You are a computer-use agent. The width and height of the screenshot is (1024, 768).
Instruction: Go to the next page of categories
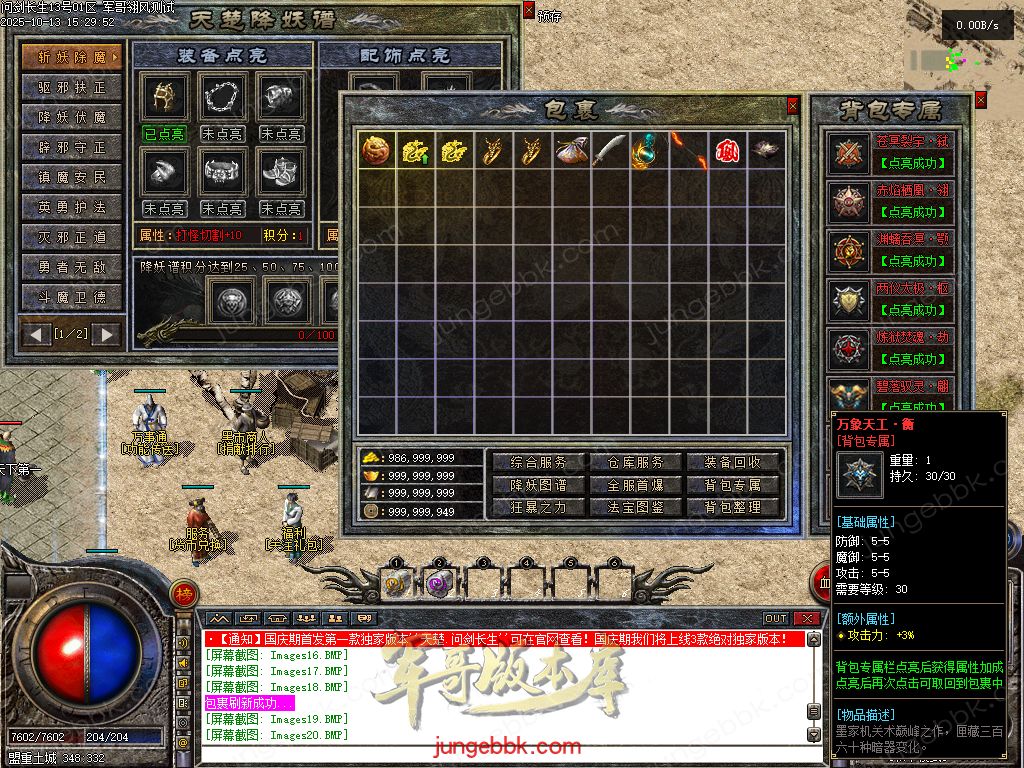tap(105, 333)
